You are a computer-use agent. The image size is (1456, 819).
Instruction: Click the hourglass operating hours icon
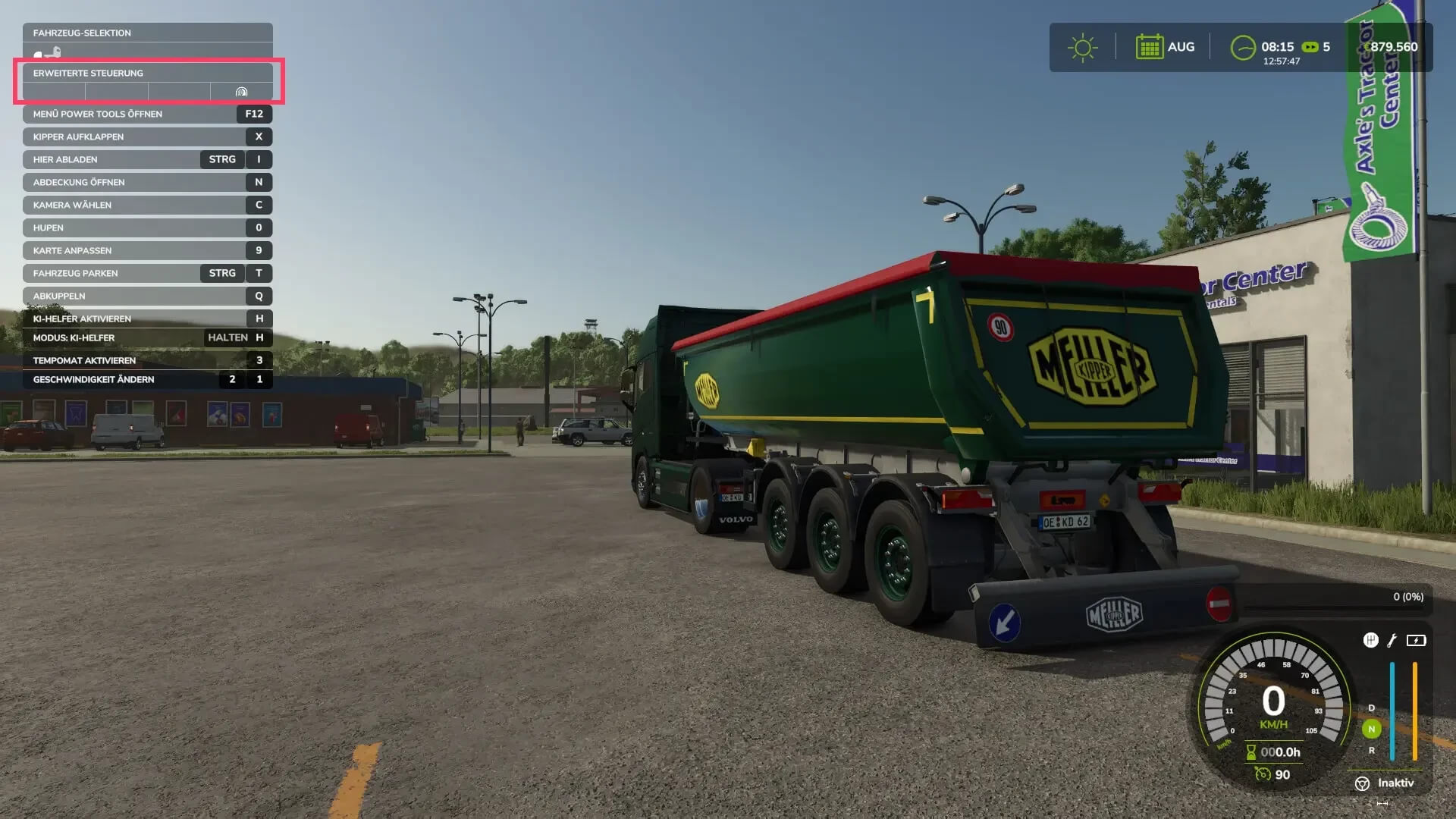1252,752
